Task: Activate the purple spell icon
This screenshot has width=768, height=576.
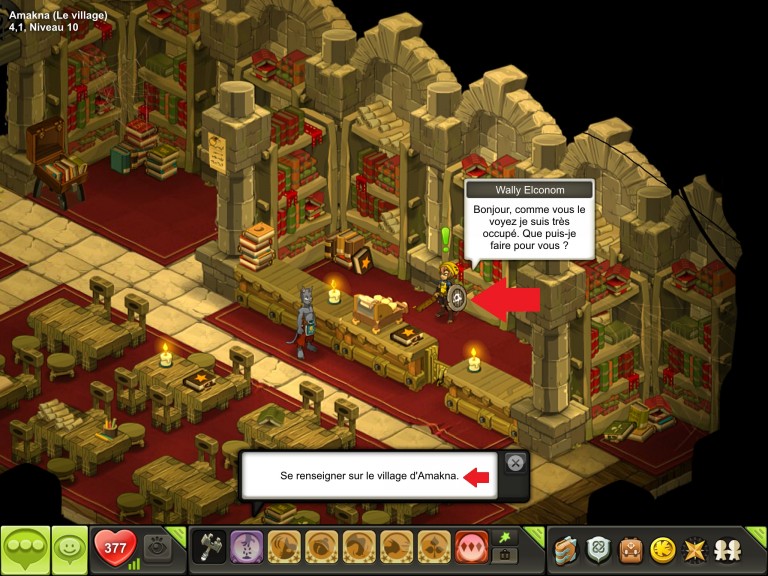Action: pyautogui.click(x=247, y=548)
